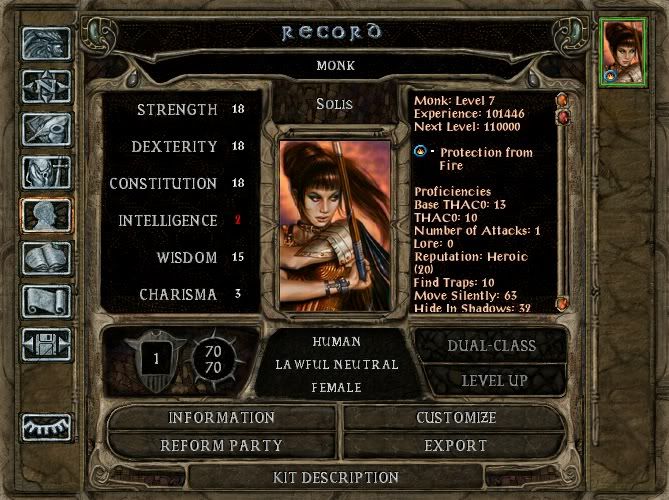Open options via floppy disk icon
The width and height of the screenshot is (669, 500).
click(46, 344)
